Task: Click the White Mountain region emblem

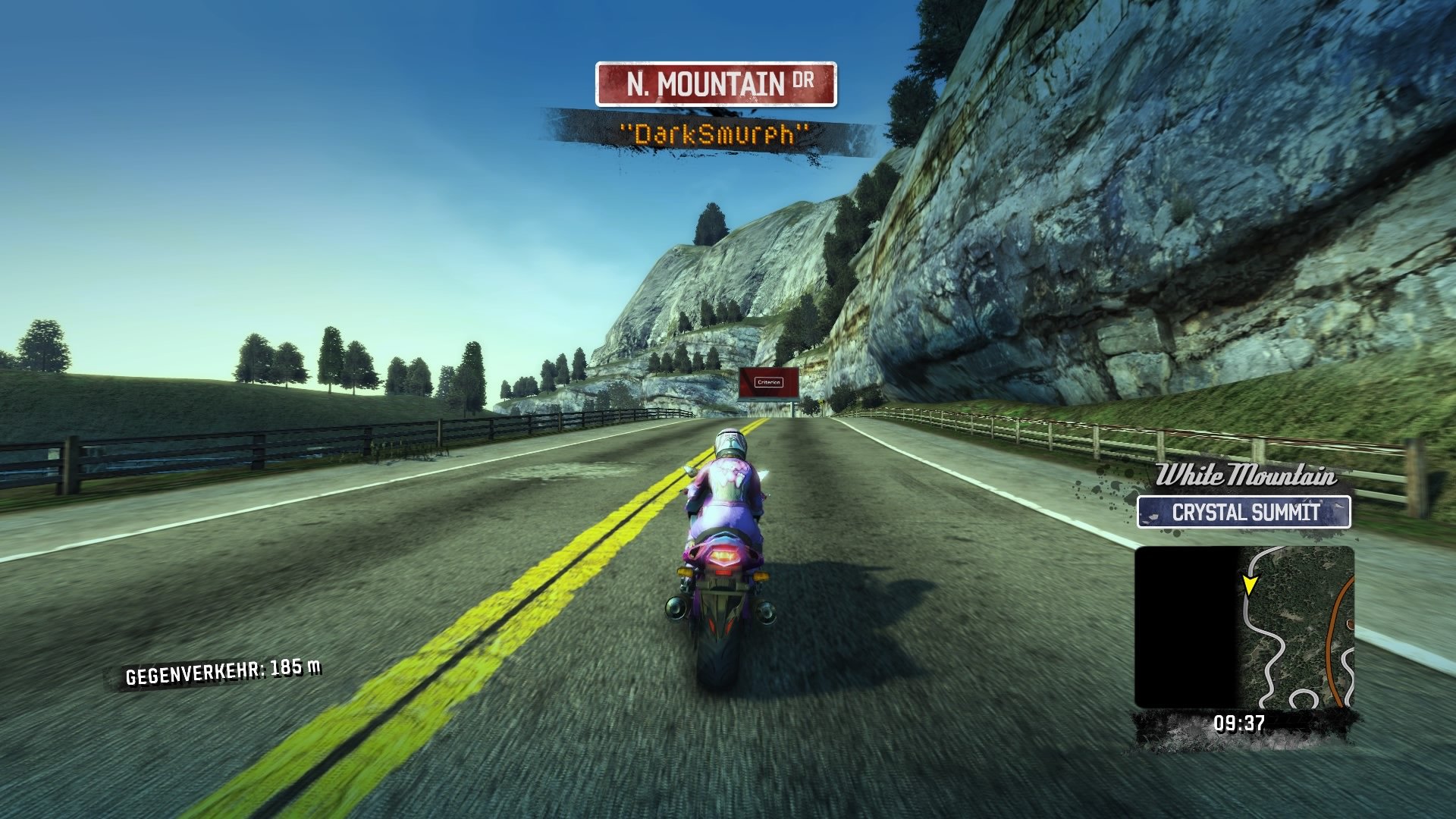Action: click(x=1247, y=476)
